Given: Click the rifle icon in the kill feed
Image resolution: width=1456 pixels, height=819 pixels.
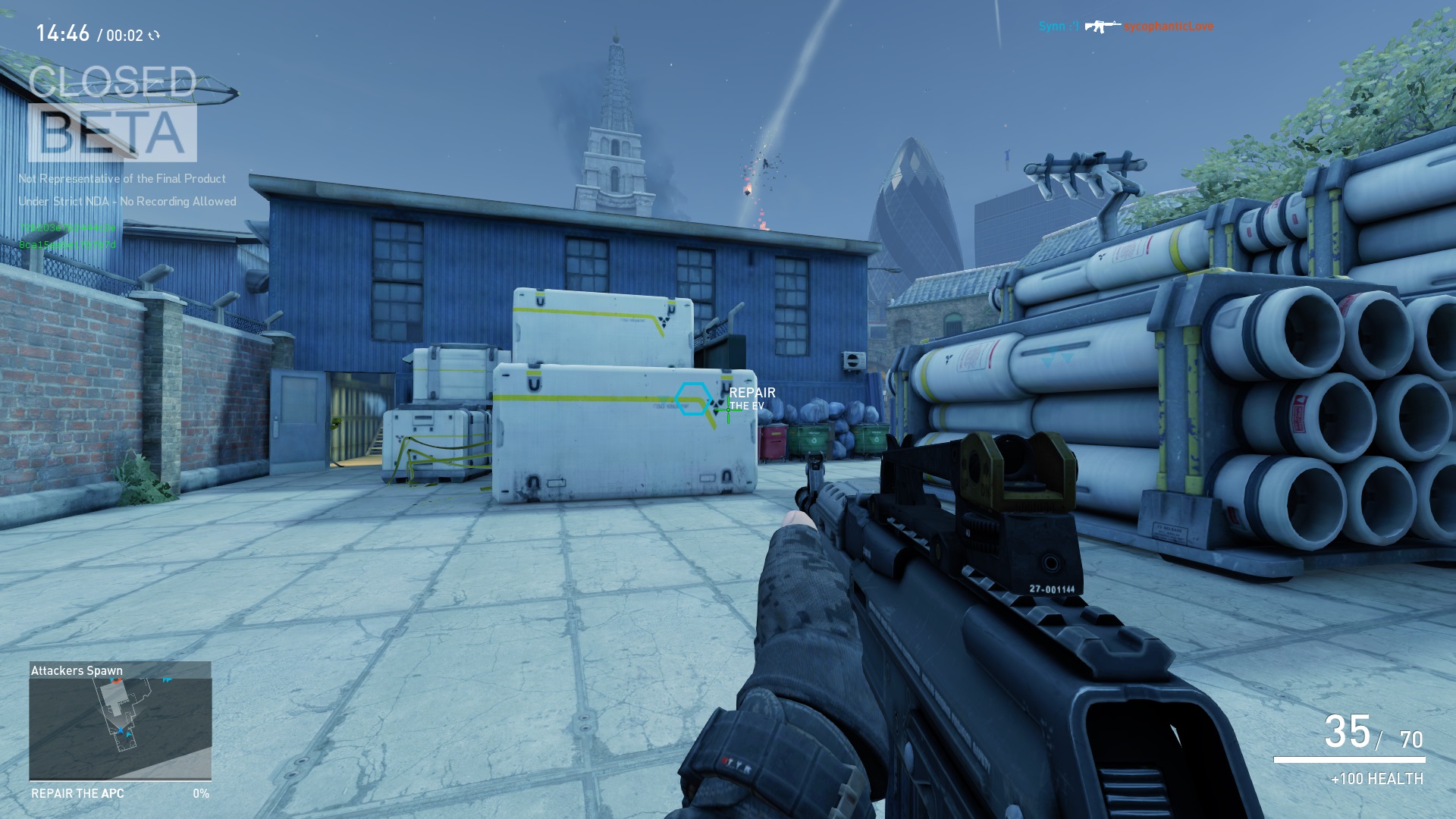Looking at the screenshot, I should [1101, 27].
